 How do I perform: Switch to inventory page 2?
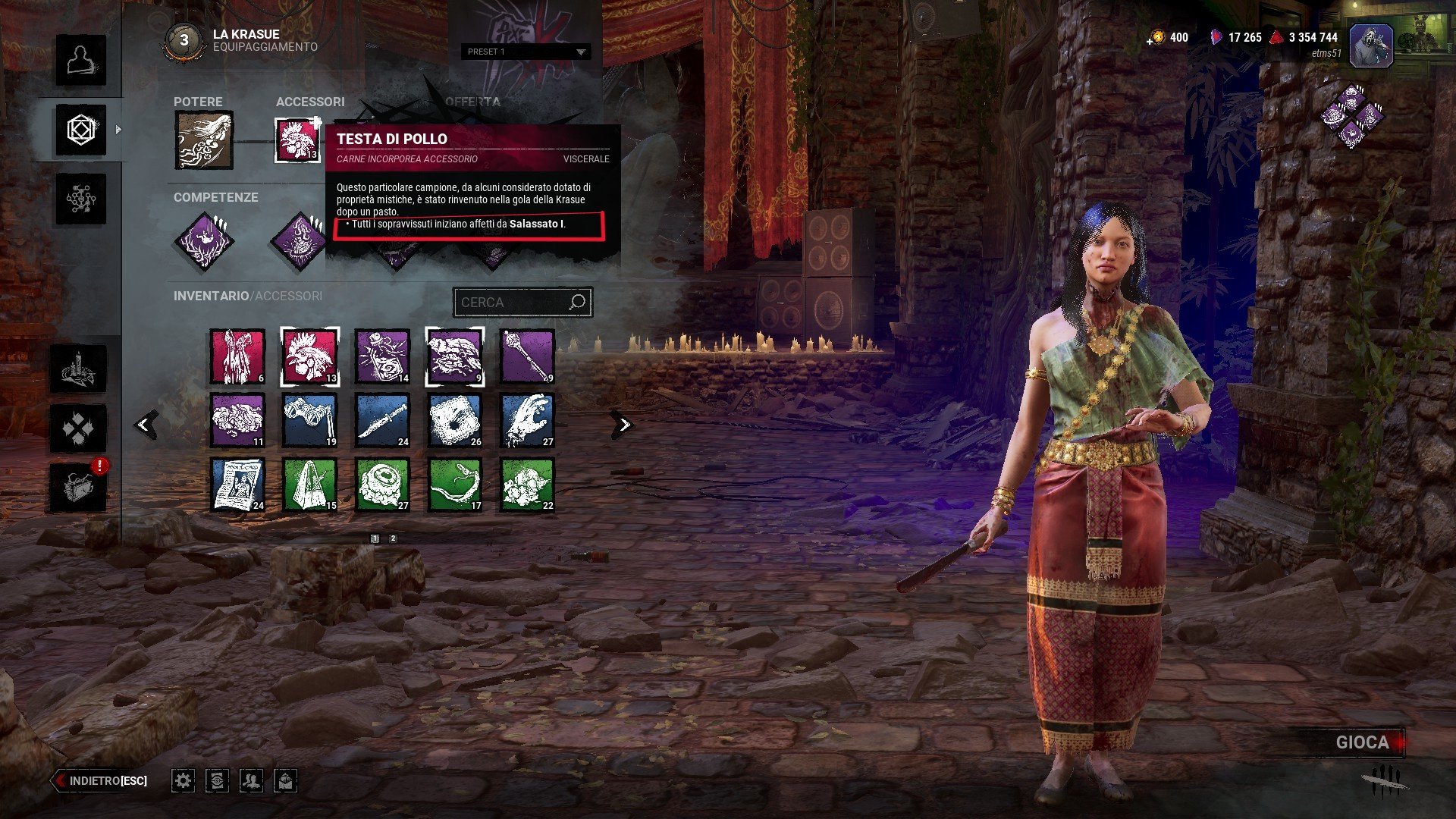[393, 538]
